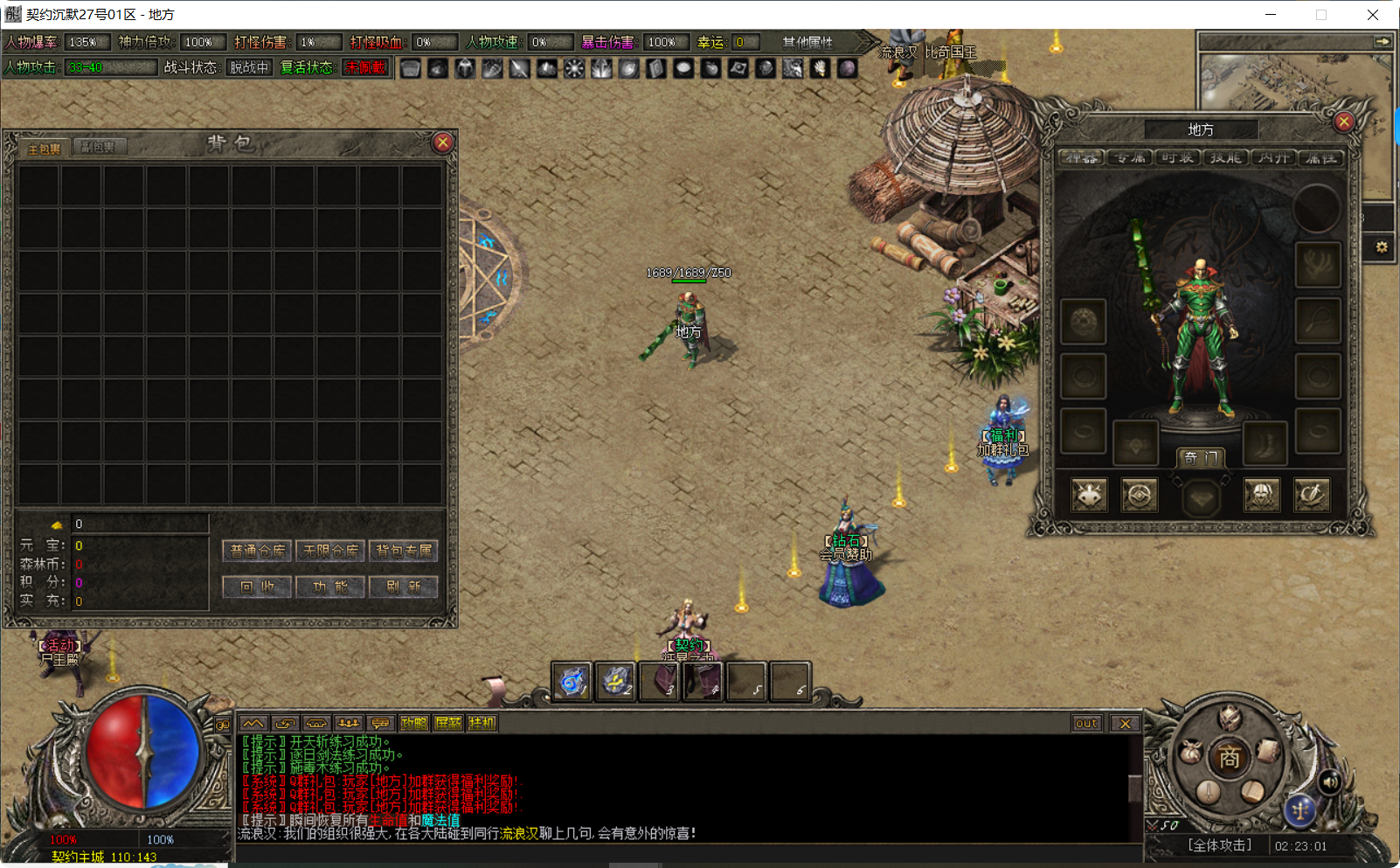This screenshot has height=868, width=1400.
Task: Activate hotbar slot 1 blue swirl skill
Action: [x=572, y=681]
